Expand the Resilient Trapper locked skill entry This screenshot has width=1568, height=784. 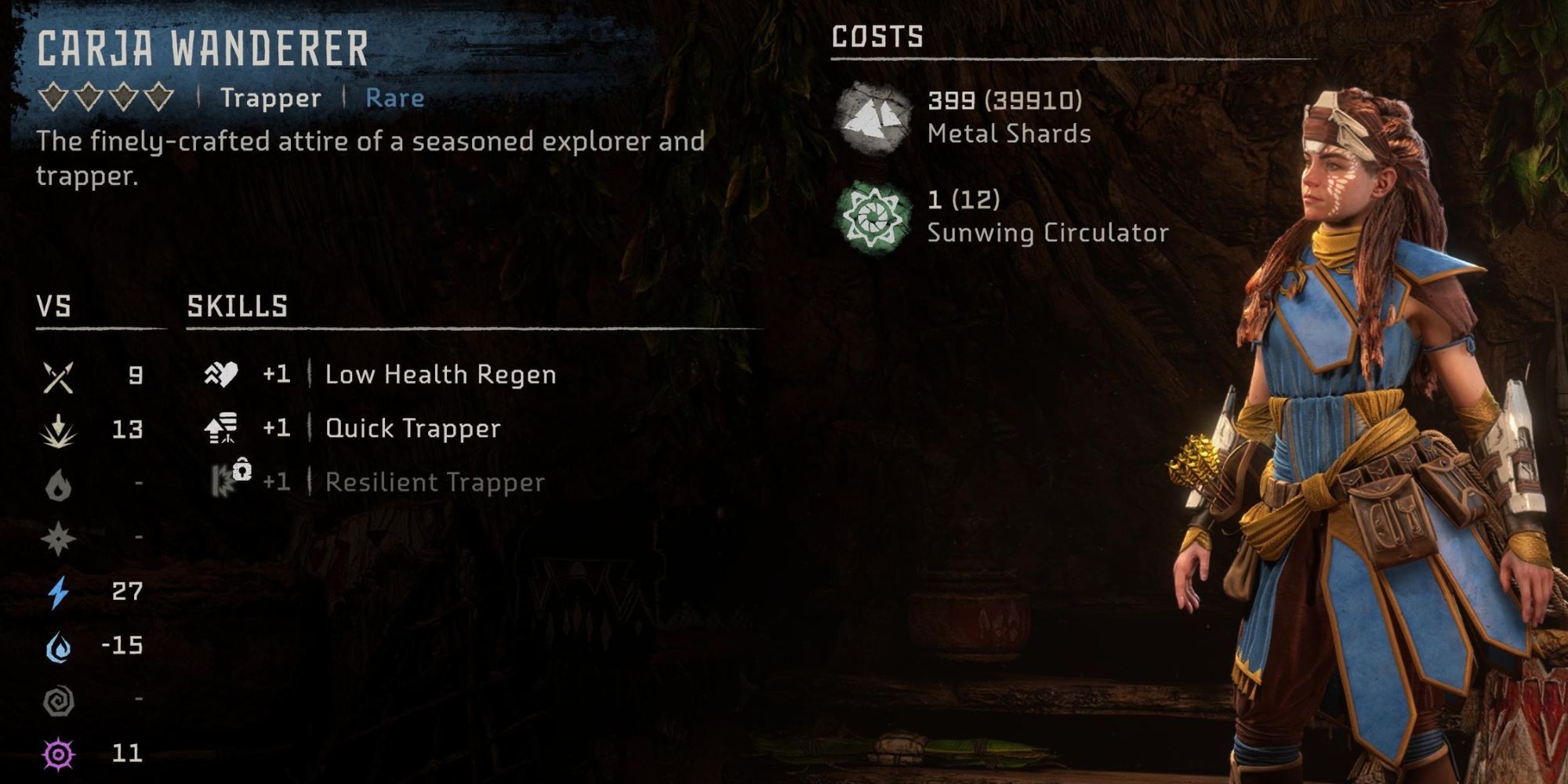pos(433,482)
